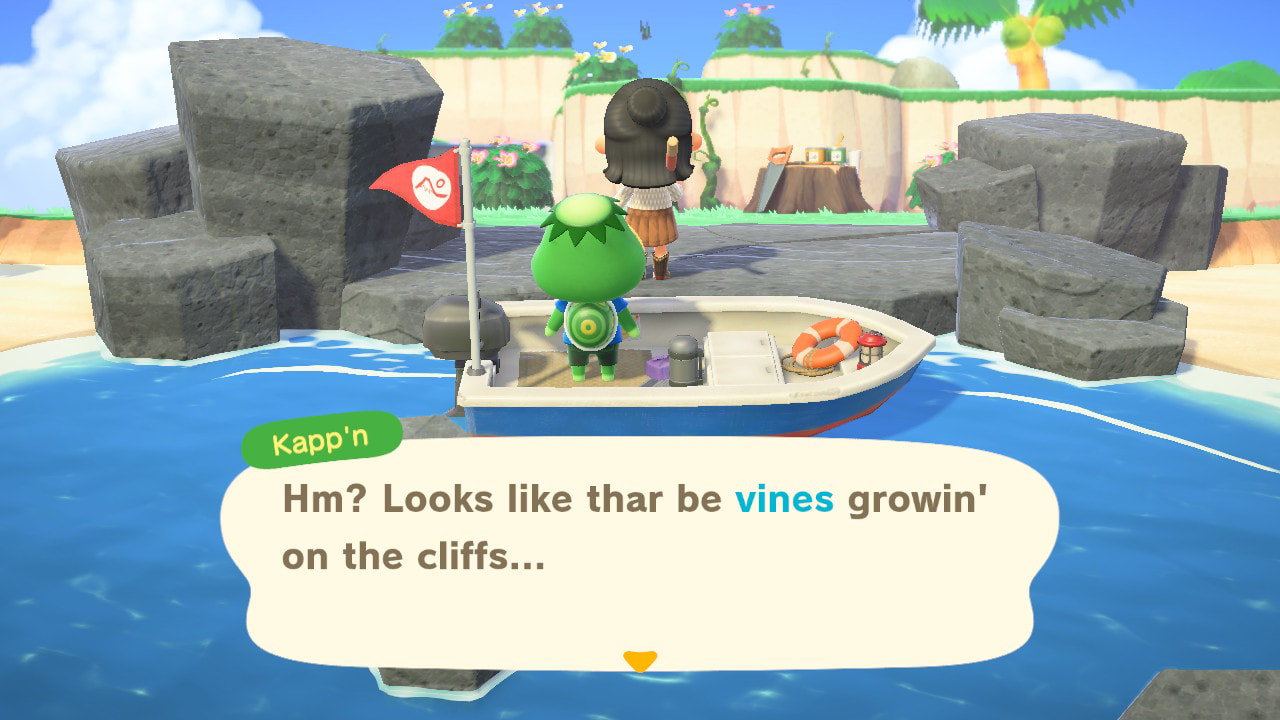The image size is (1280, 720).
Task: Advance dialogue with the orange arrow
Action: [640, 660]
